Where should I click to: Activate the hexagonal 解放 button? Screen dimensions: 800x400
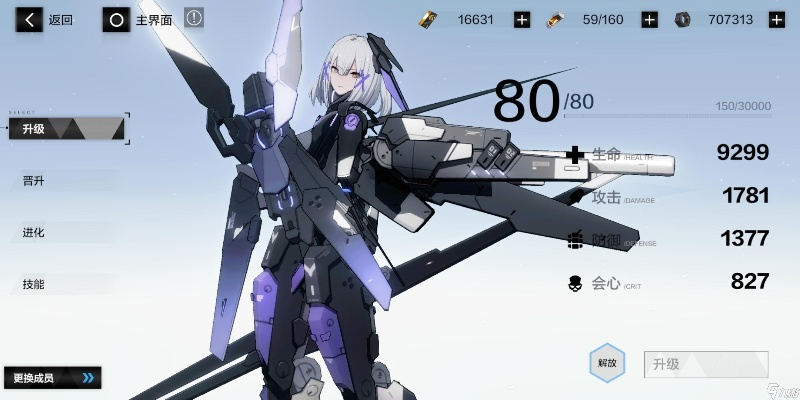coord(607,363)
